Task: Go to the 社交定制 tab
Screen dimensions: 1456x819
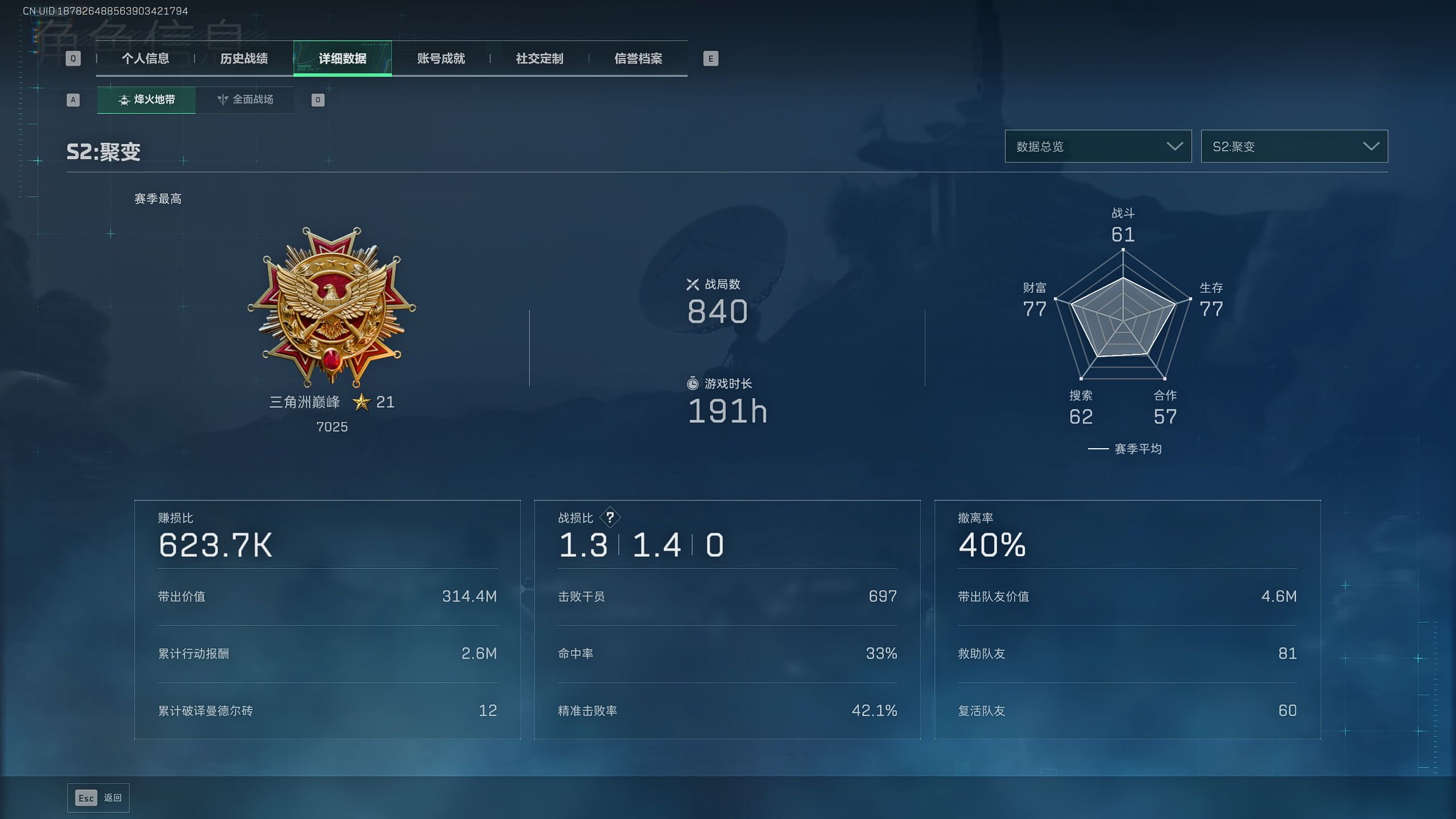Action: [x=539, y=59]
